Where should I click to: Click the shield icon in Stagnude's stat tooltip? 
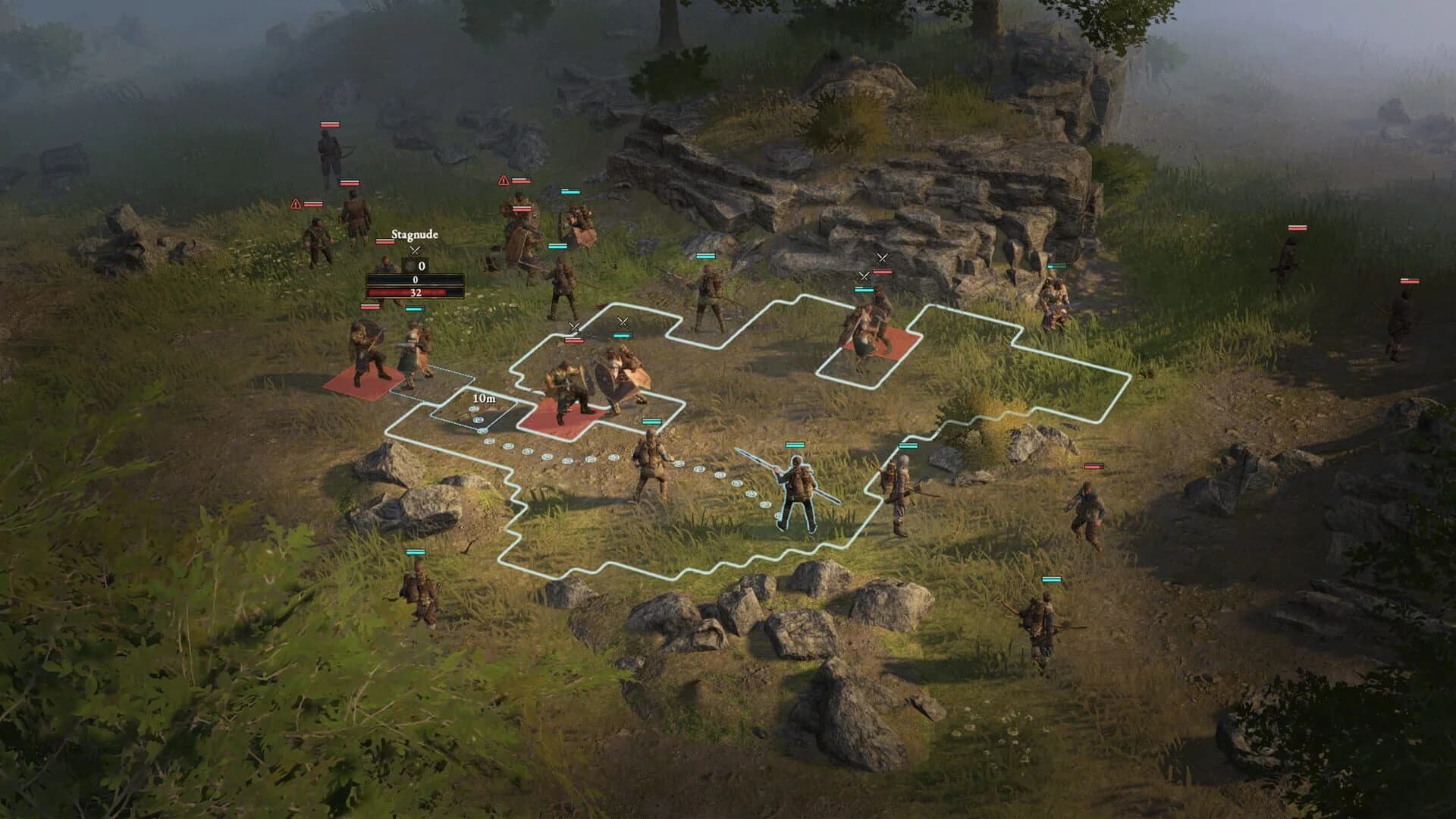pos(409,266)
